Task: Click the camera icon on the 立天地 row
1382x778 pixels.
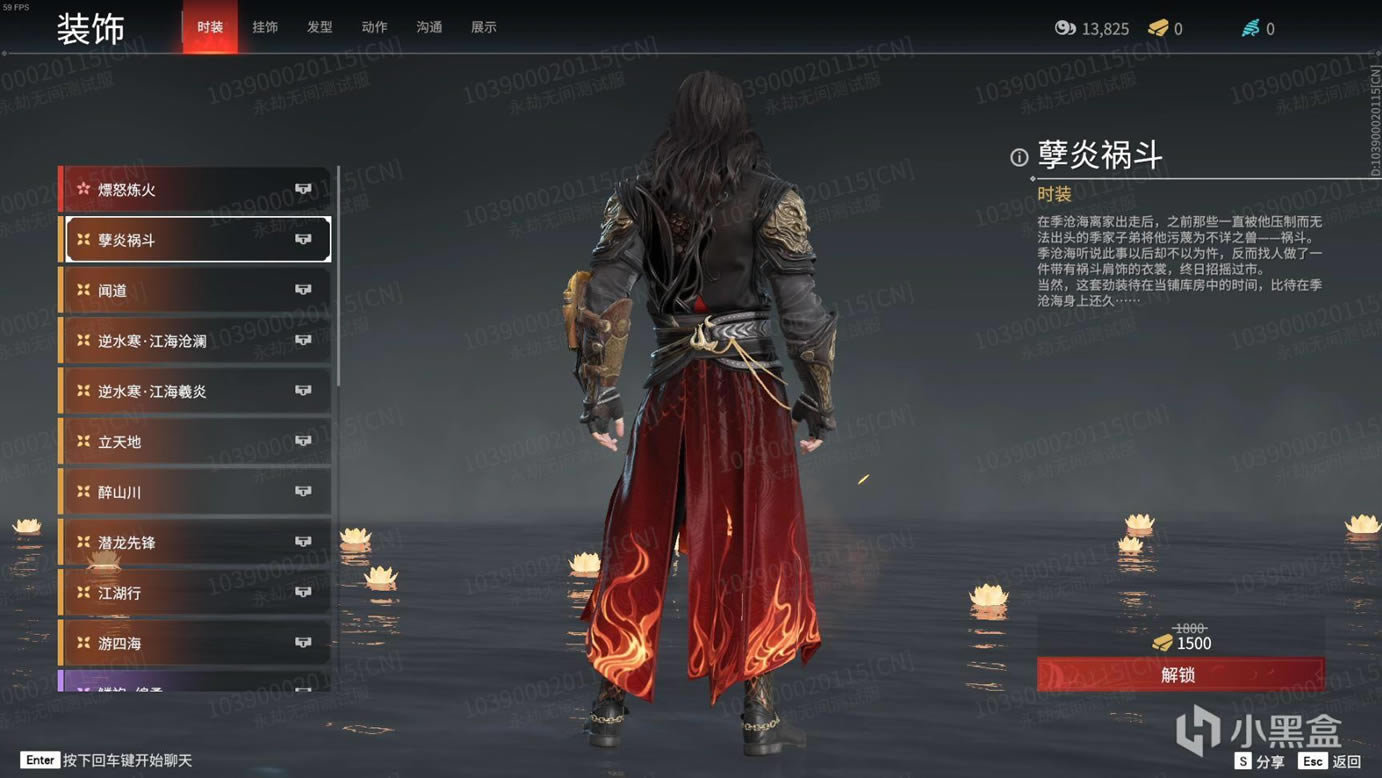Action: (303, 441)
